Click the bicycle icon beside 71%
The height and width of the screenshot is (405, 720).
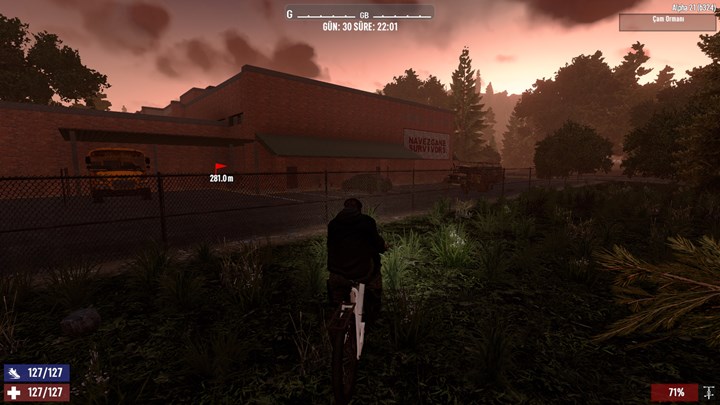click(708, 392)
